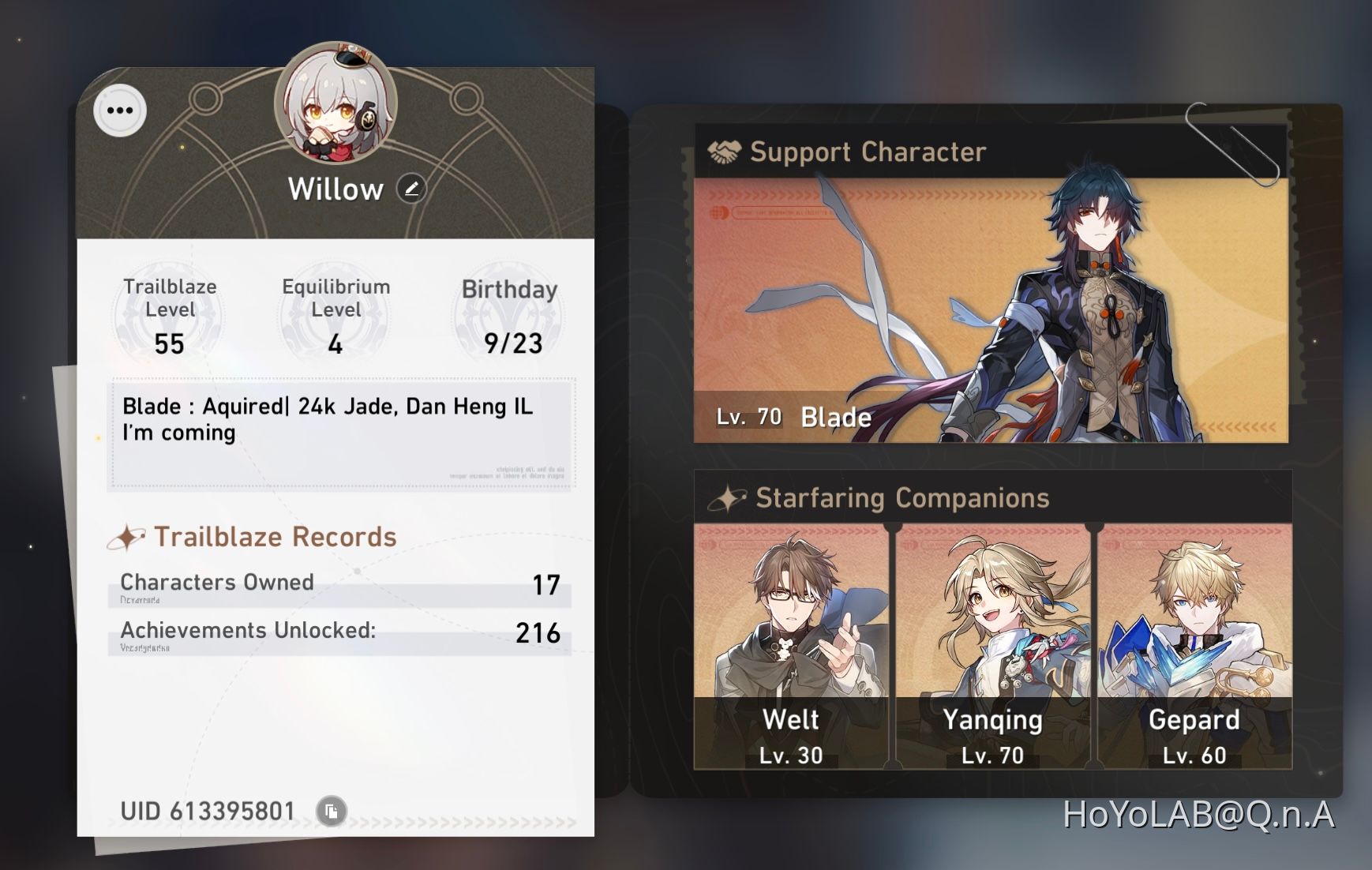Click the Trailblaze Records star icon
The width and height of the screenshot is (1372, 870).
pyautogui.click(x=126, y=535)
